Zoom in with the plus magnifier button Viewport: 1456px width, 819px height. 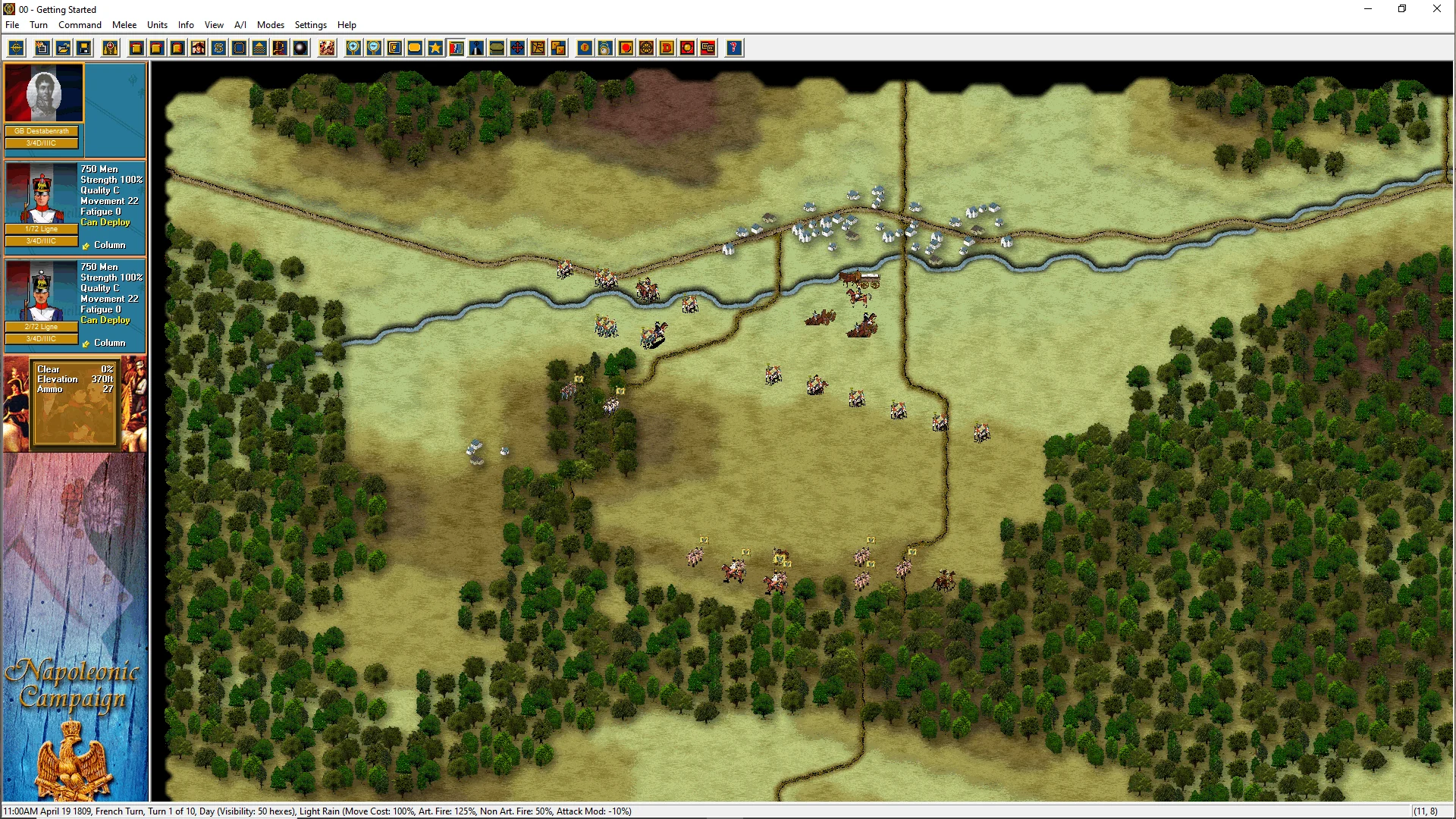coord(353,49)
